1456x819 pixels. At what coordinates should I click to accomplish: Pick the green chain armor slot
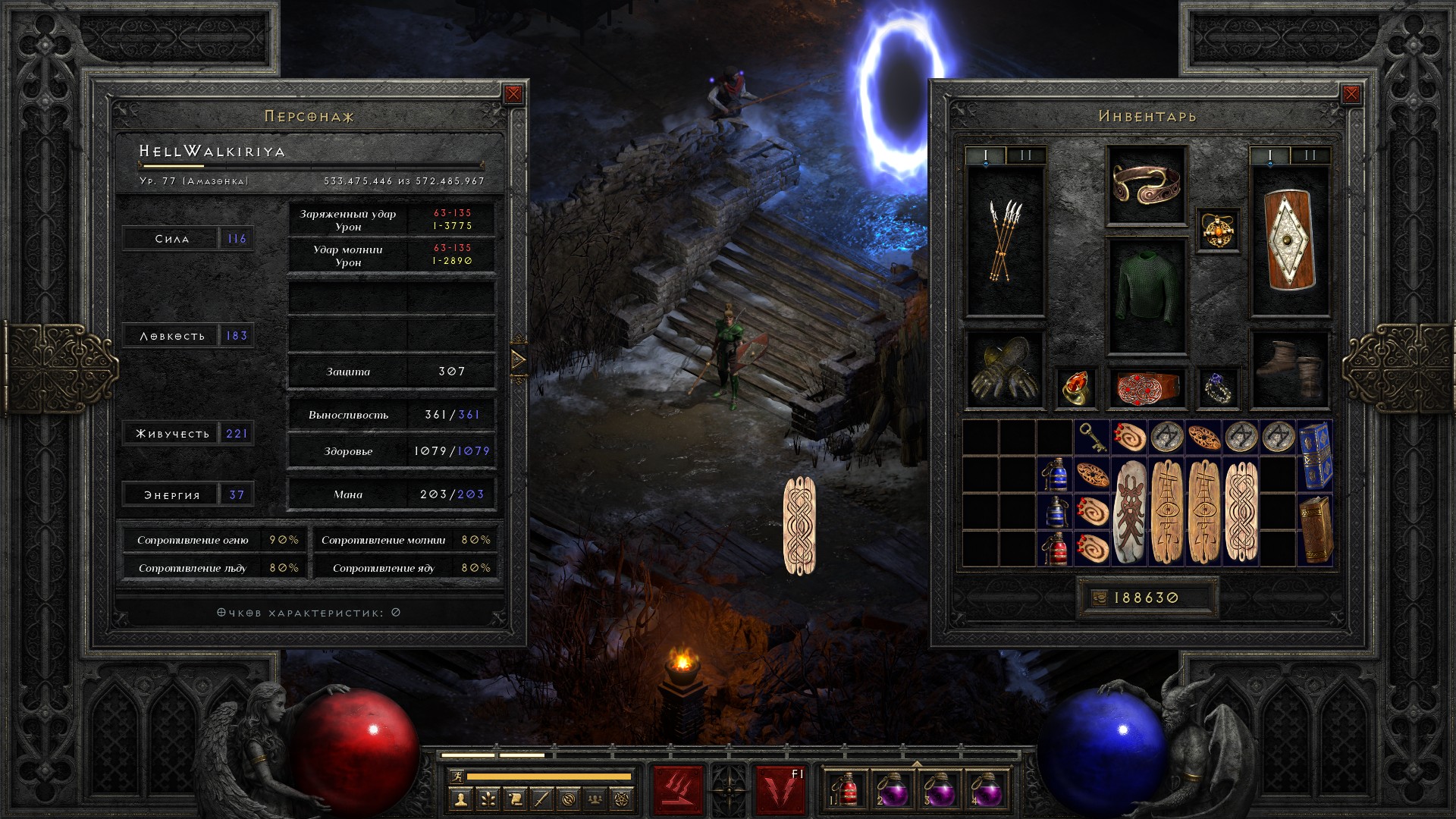[1146, 297]
